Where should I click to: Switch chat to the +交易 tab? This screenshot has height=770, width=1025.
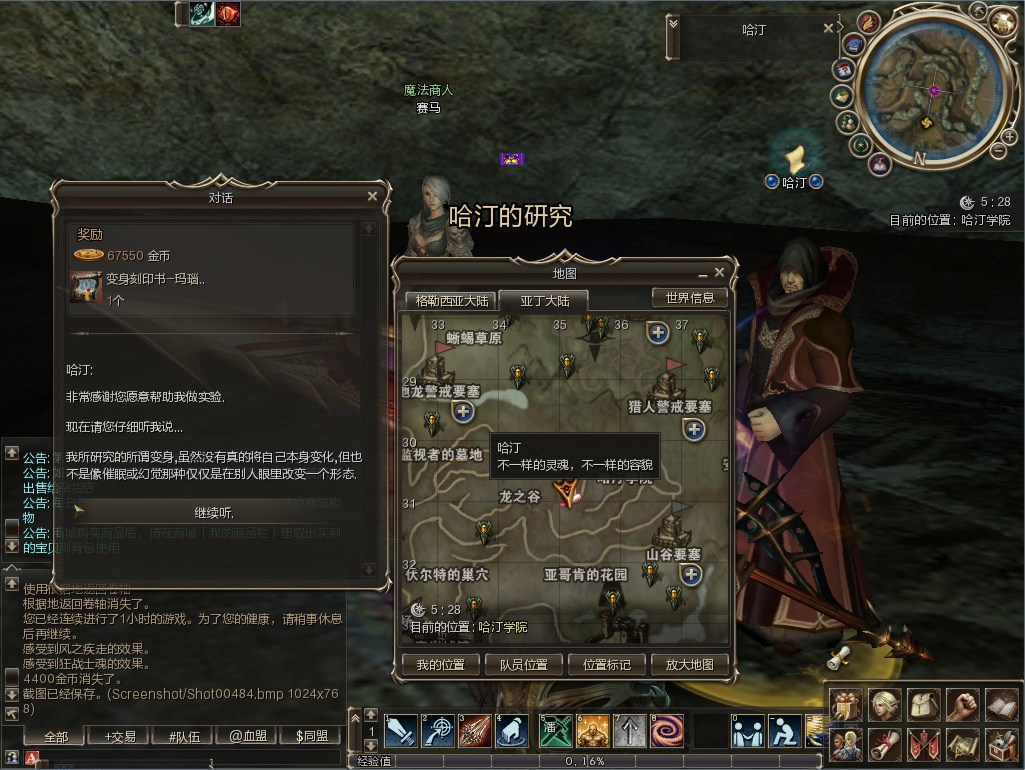coord(121,737)
